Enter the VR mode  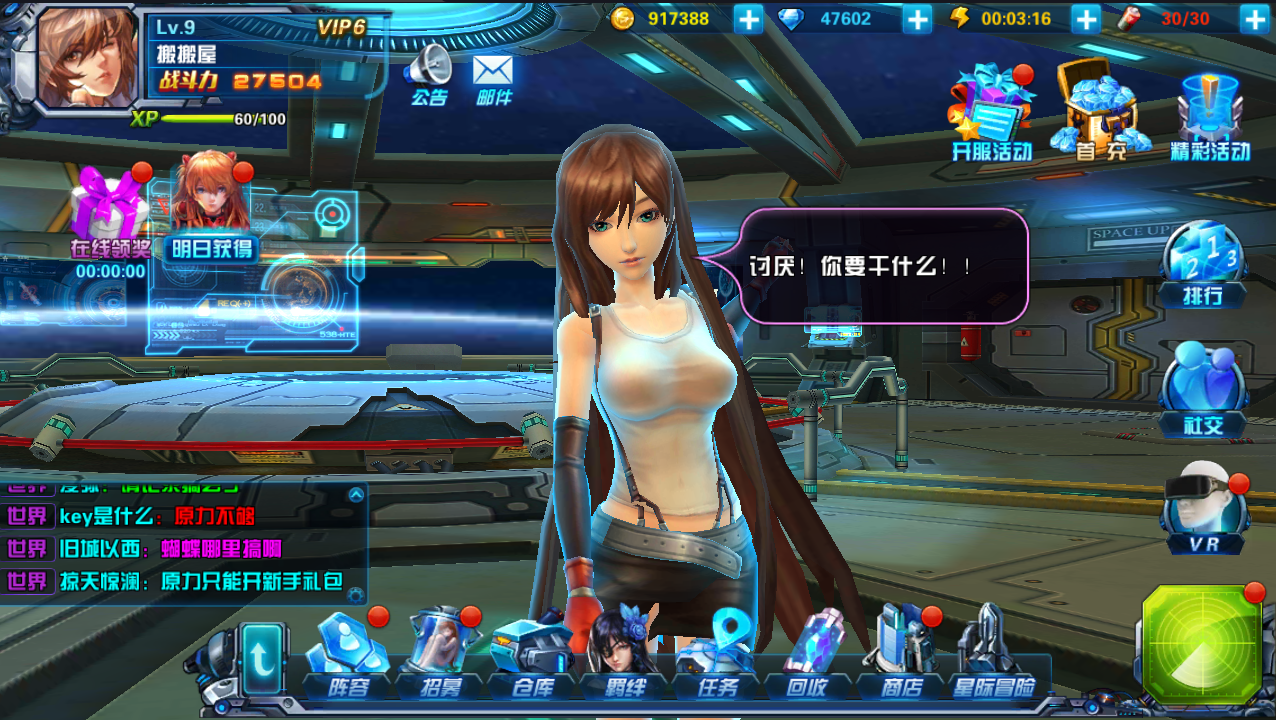point(1203,510)
